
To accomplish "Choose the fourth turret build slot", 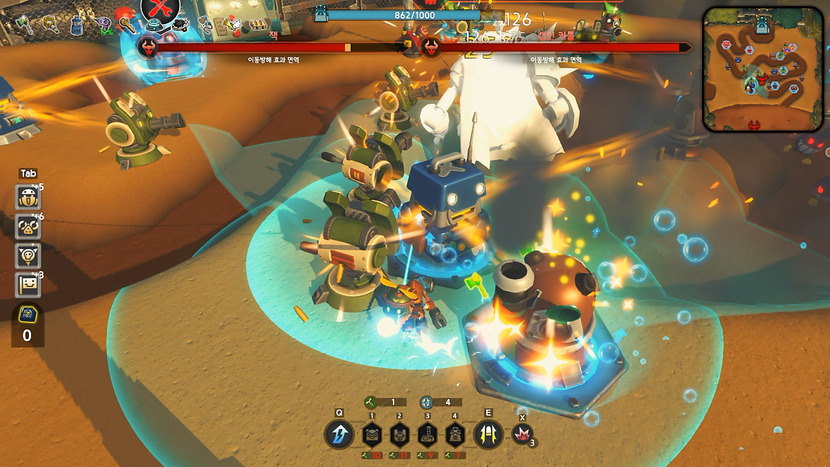I will click(456, 435).
